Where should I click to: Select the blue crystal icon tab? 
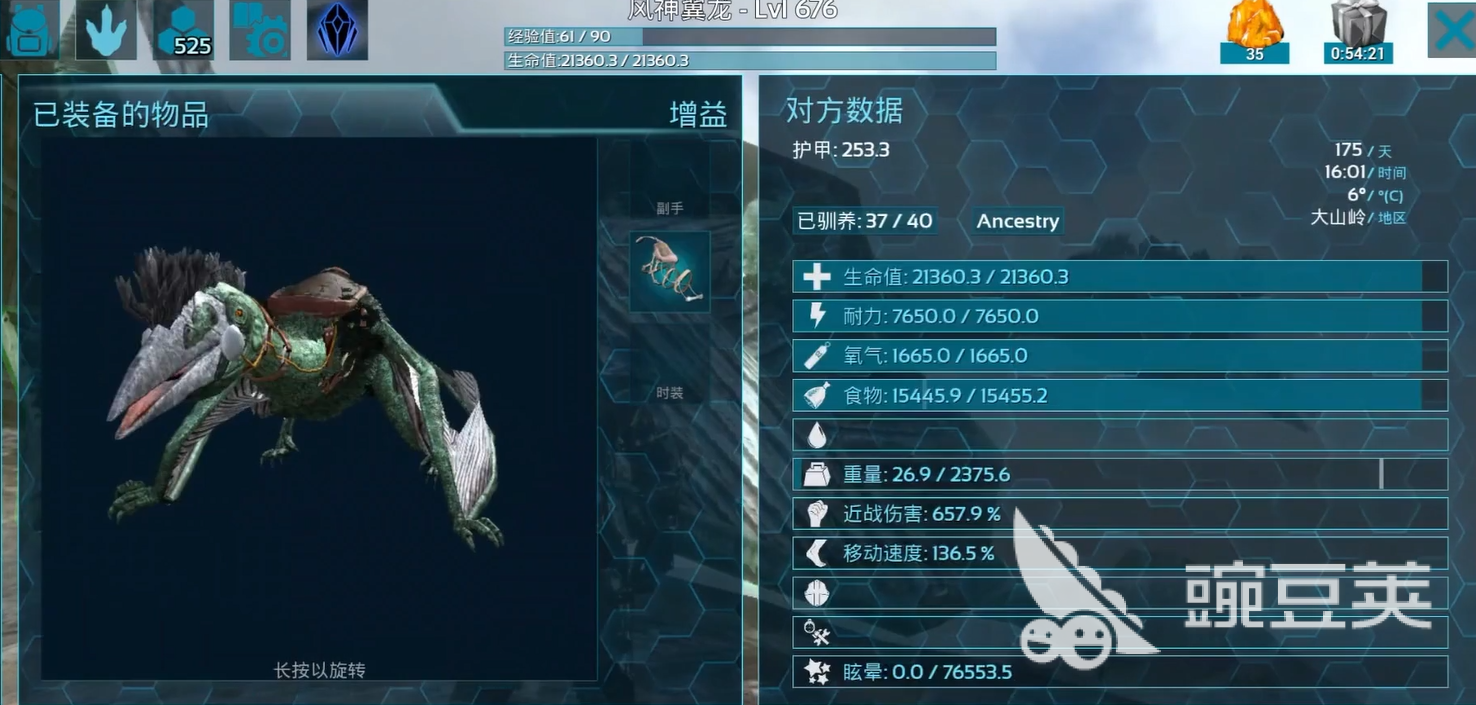click(x=337, y=30)
